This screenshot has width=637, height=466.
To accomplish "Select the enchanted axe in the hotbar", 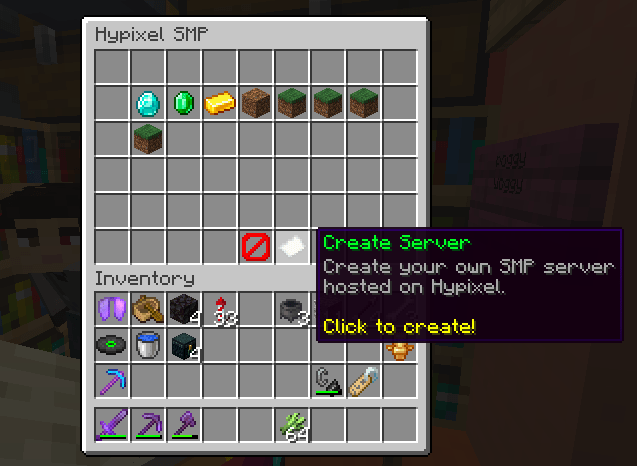I will (x=184, y=425).
